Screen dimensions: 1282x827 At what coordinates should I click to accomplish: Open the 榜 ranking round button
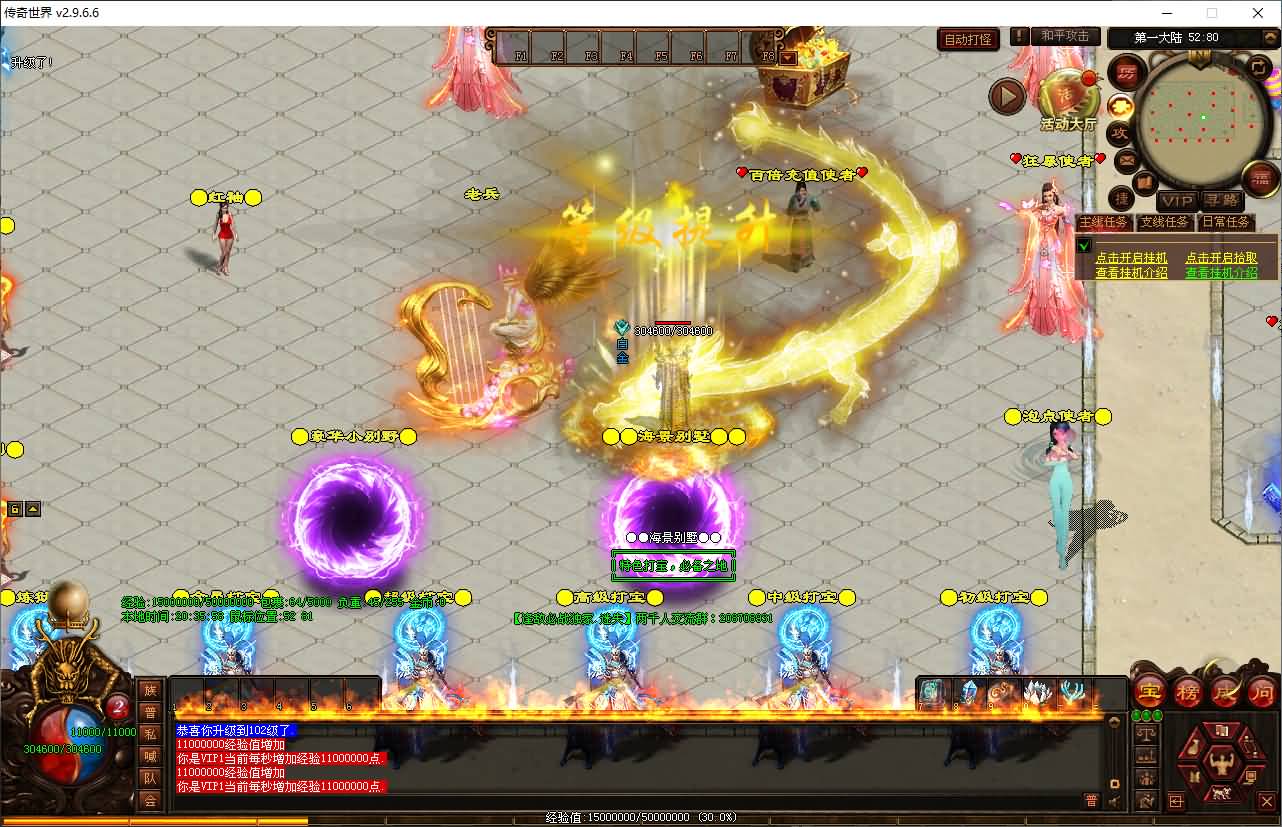[1188, 690]
